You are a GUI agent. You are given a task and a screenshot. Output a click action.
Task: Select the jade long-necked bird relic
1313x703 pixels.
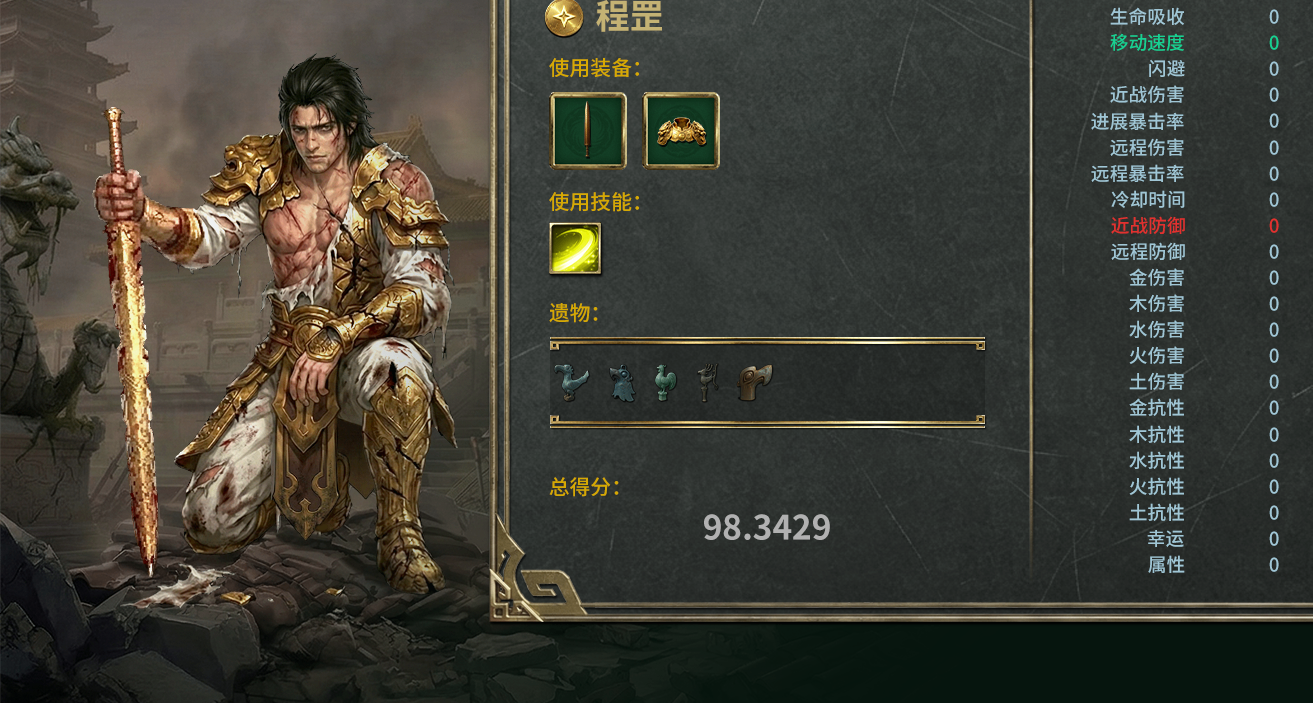point(570,382)
